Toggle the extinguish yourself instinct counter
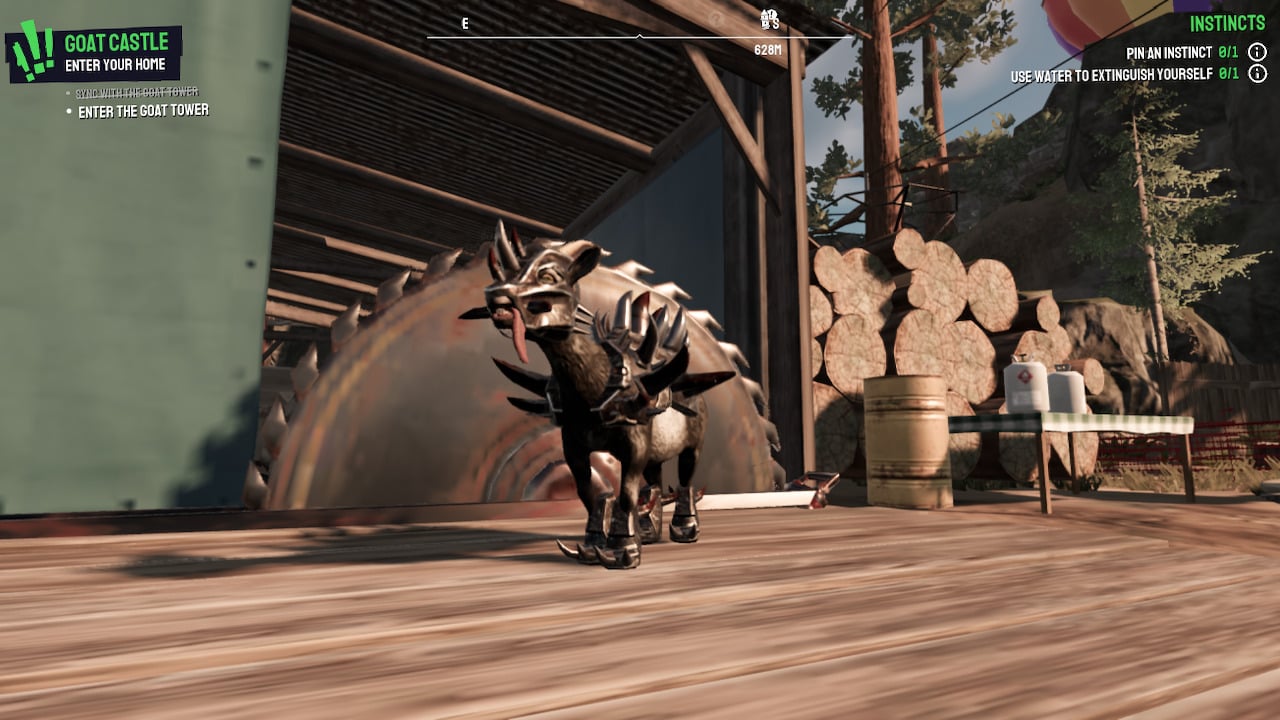Viewport: 1280px width, 720px height. click(1228, 74)
